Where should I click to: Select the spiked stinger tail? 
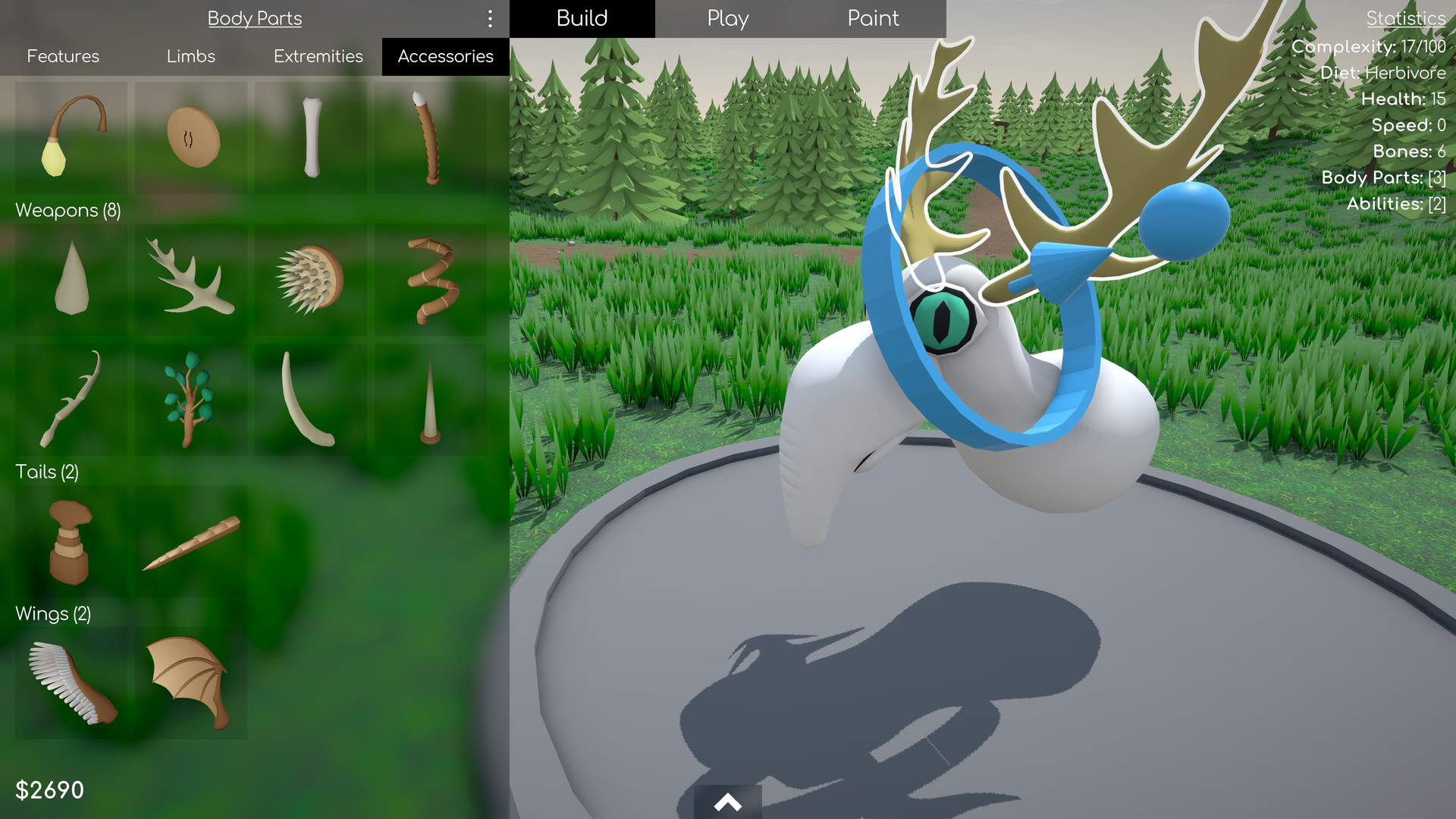pos(190,541)
